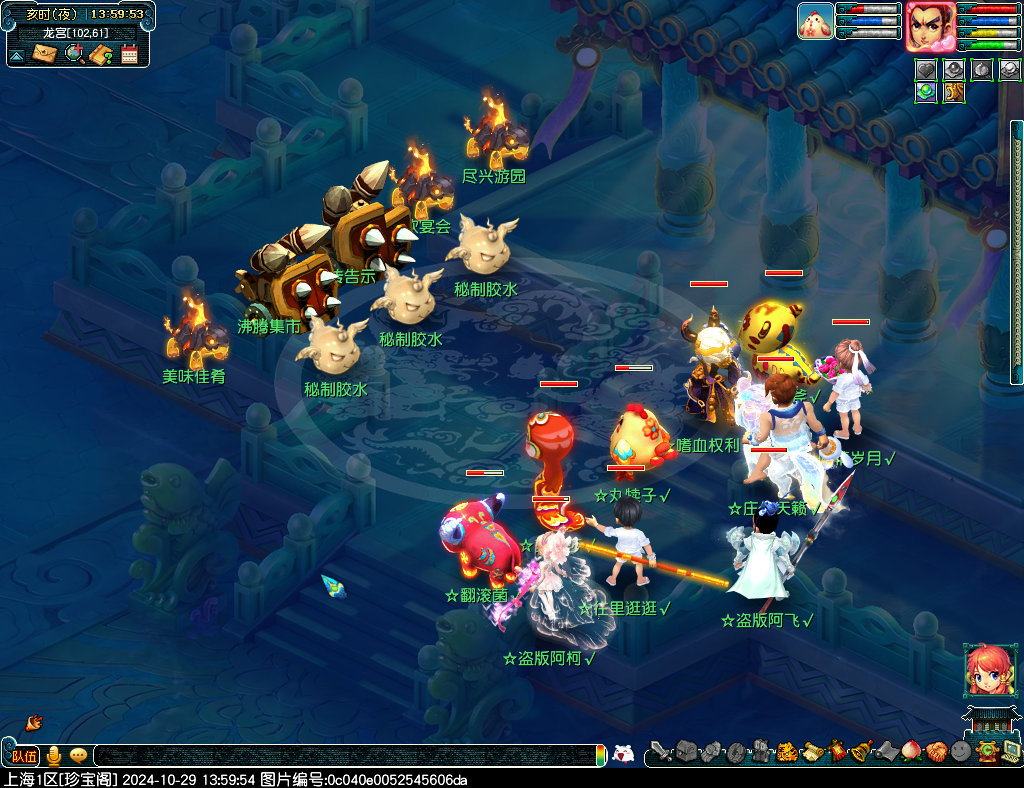The width and height of the screenshot is (1024, 788).
Task: Toggle the voice microphone button
Action: 54,756
